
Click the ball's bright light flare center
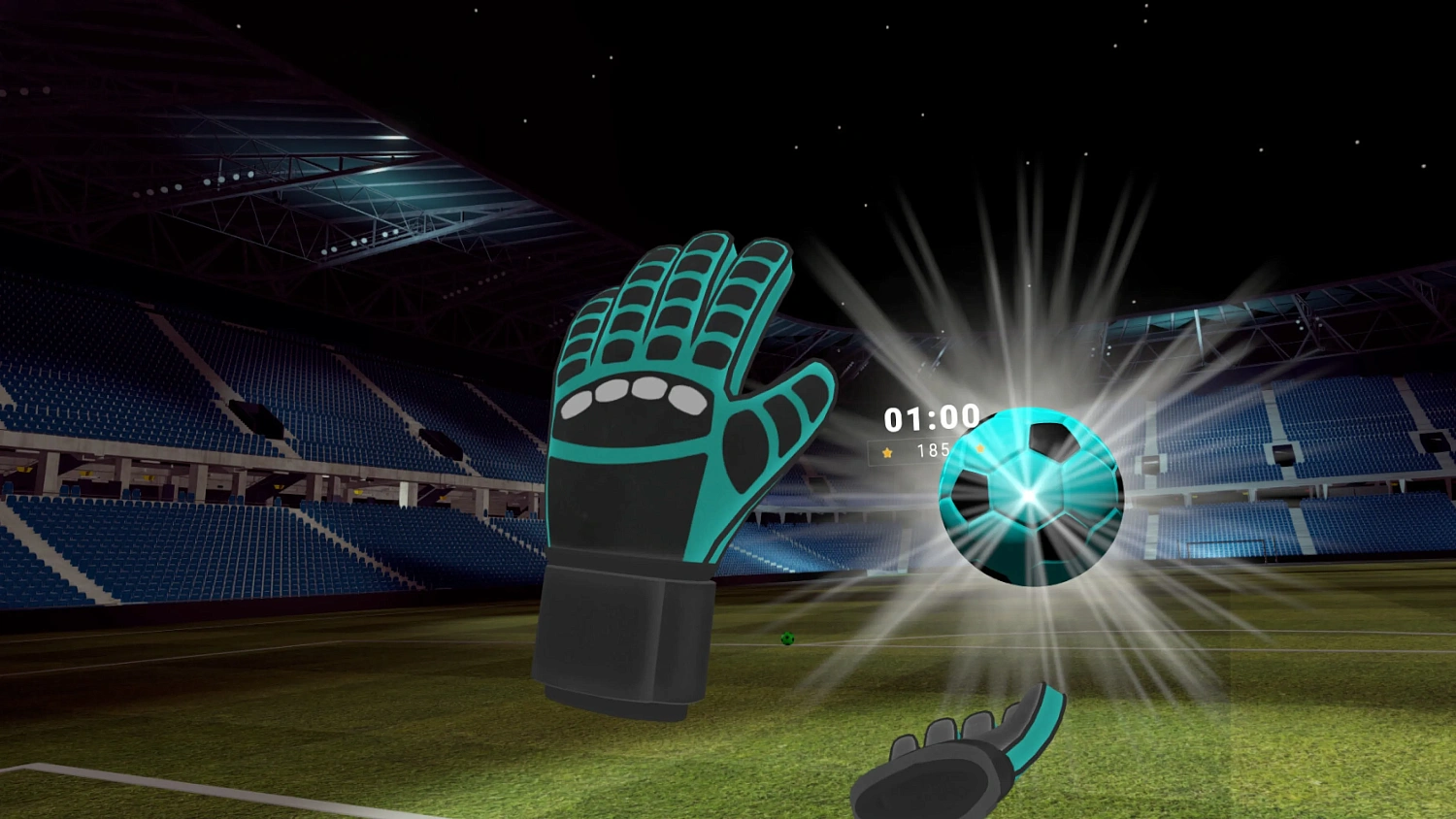(x=1029, y=497)
